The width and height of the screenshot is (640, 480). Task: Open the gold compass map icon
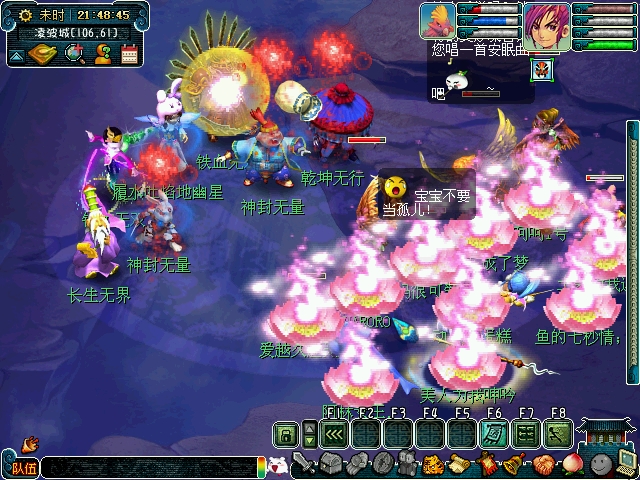tap(45, 54)
